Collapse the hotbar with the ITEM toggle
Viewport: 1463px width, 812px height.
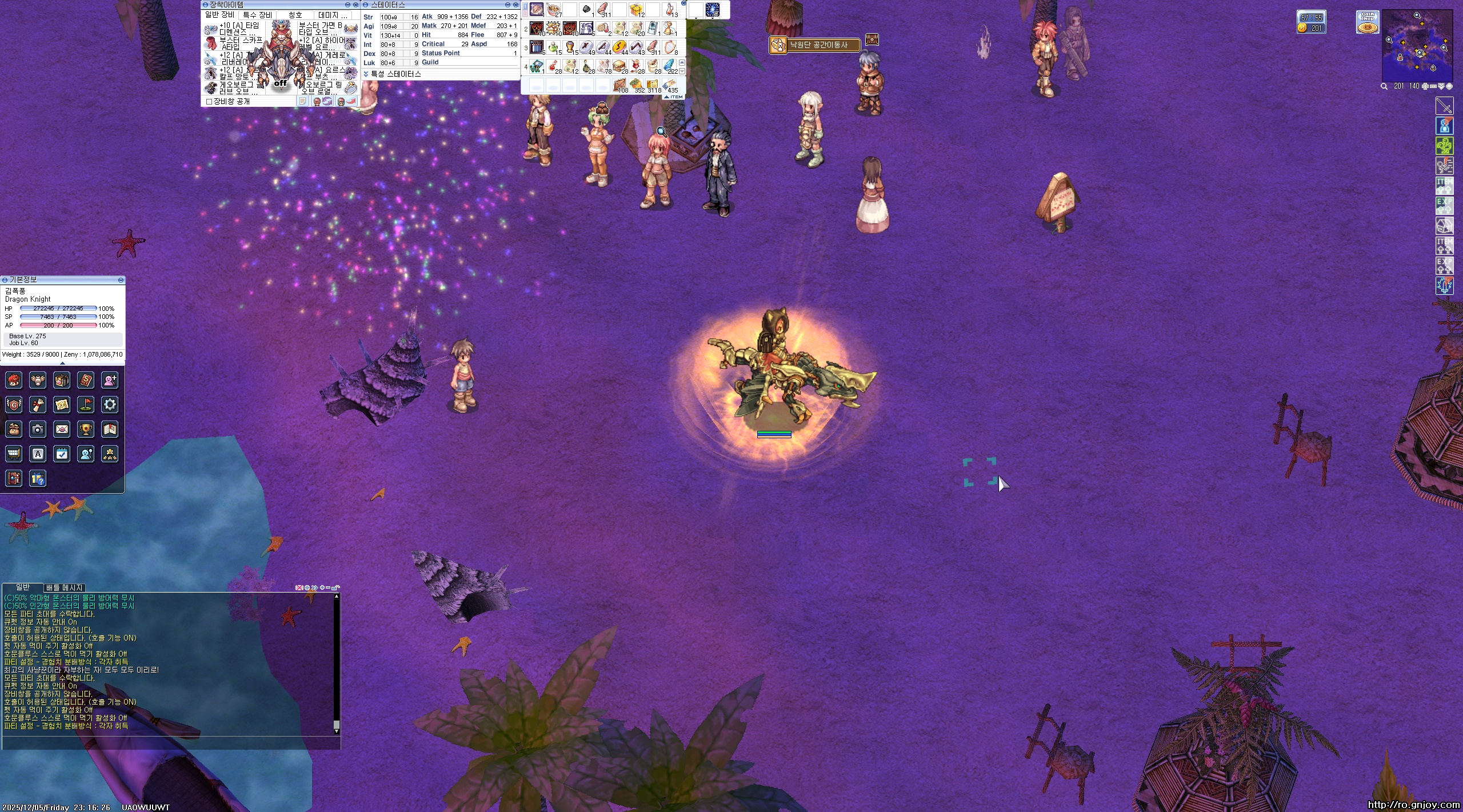pyautogui.click(x=674, y=97)
